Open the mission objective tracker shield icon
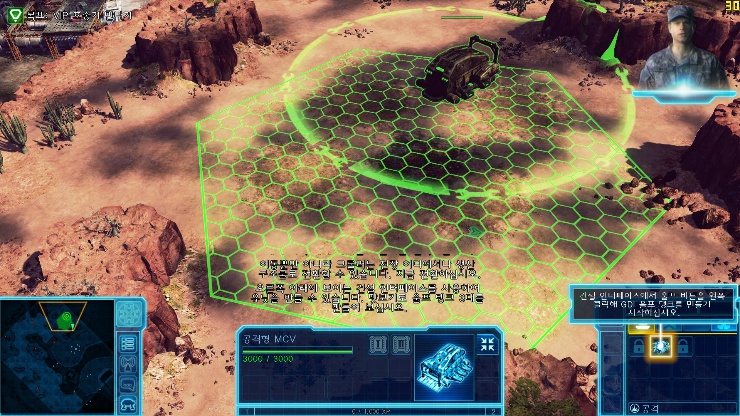Viewport: 740px width, 416px height. click(13, 15)
